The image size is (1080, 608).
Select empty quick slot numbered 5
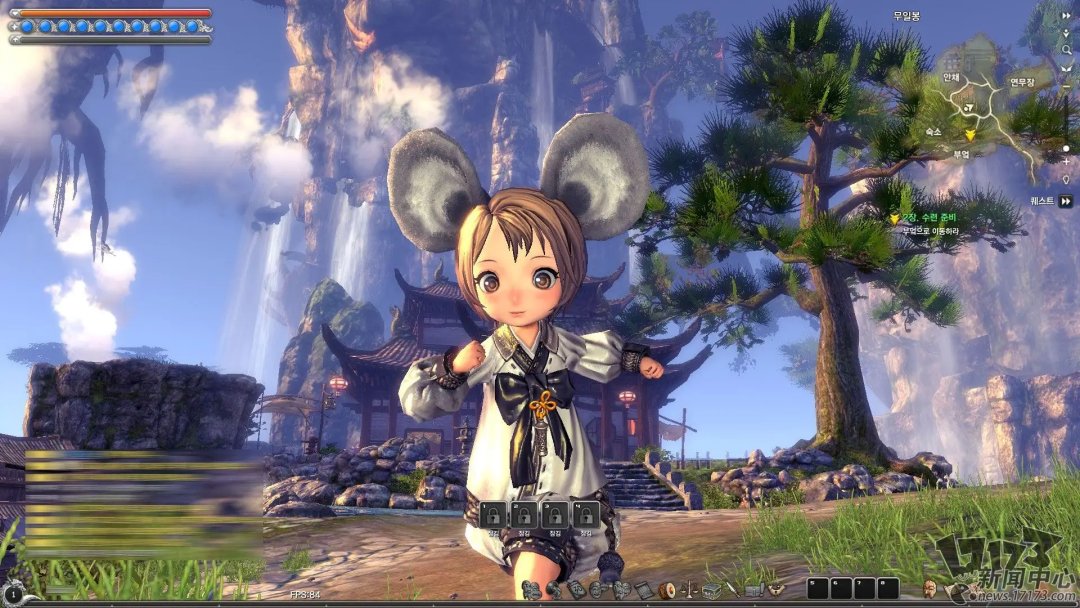click(817, 588)
